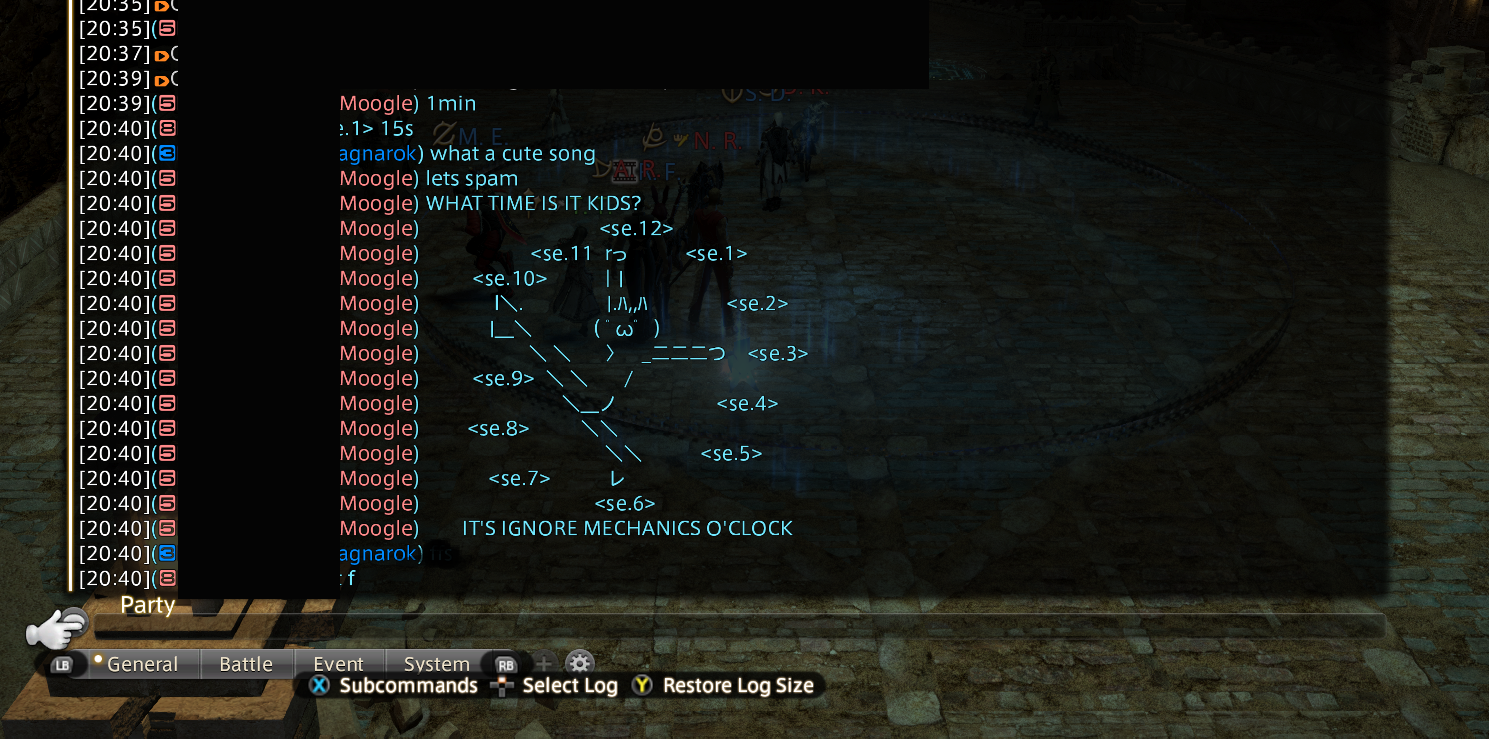The image size is (1489, 739).
Task: Click the "lets spam" chat message
Action: (x=472, y=179)
